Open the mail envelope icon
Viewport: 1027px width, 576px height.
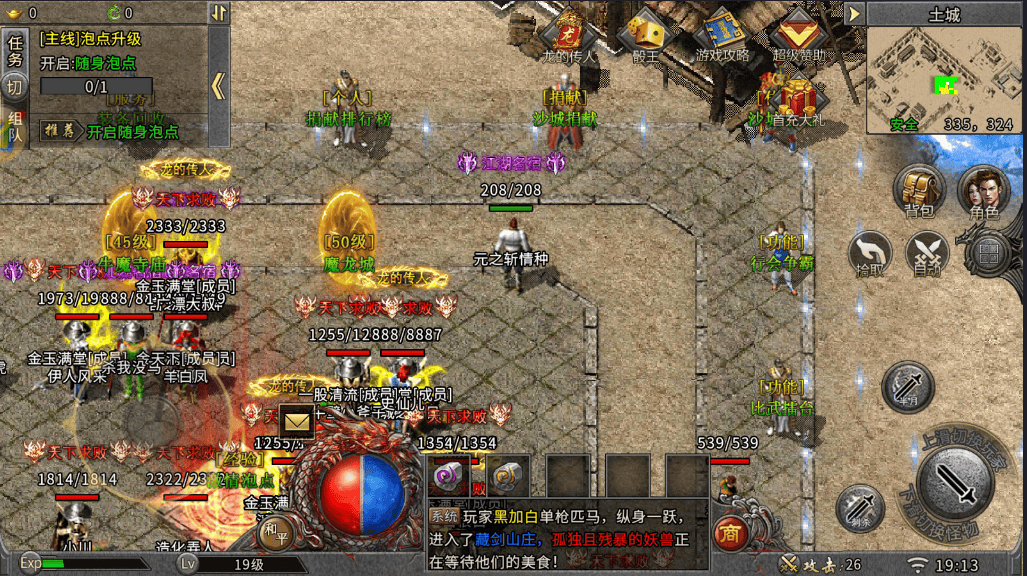tap(297, 421)
